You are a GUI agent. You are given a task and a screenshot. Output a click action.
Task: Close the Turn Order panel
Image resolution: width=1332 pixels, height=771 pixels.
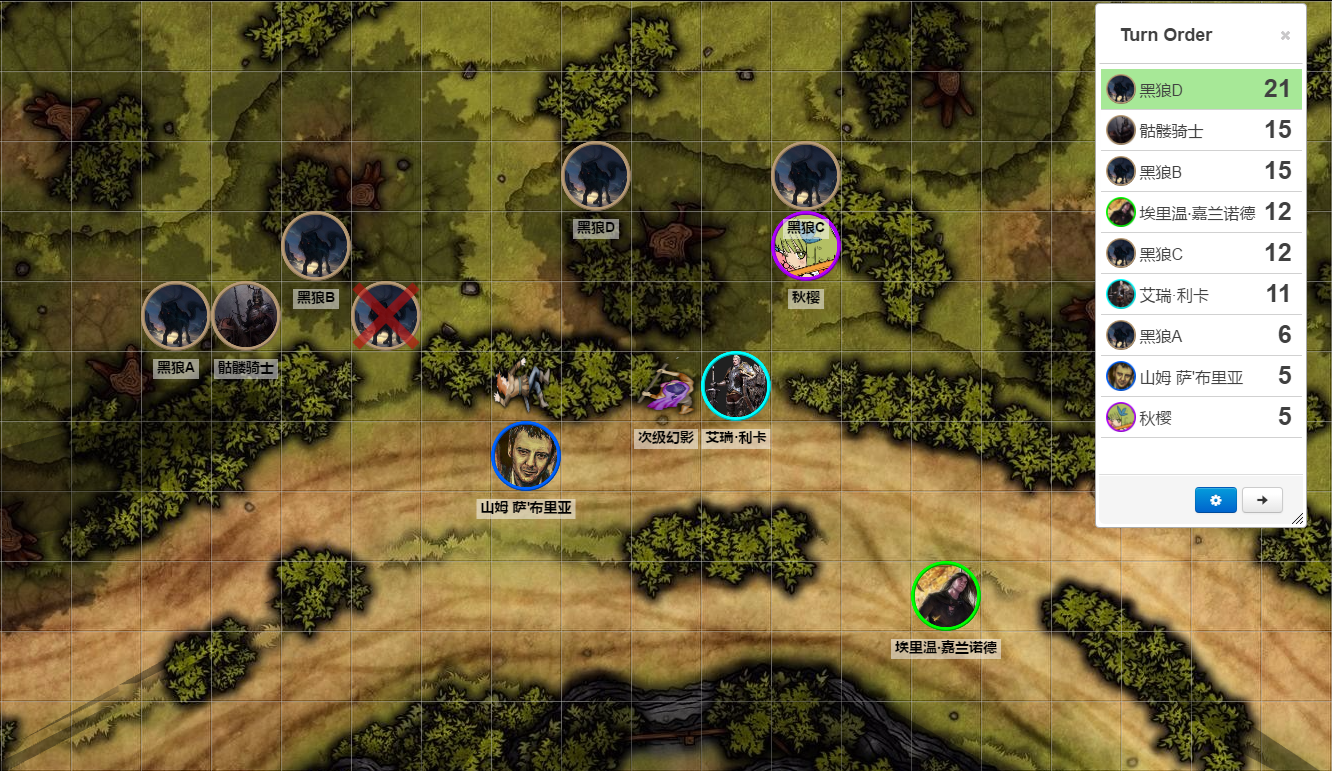click(x=1285, y=35)
